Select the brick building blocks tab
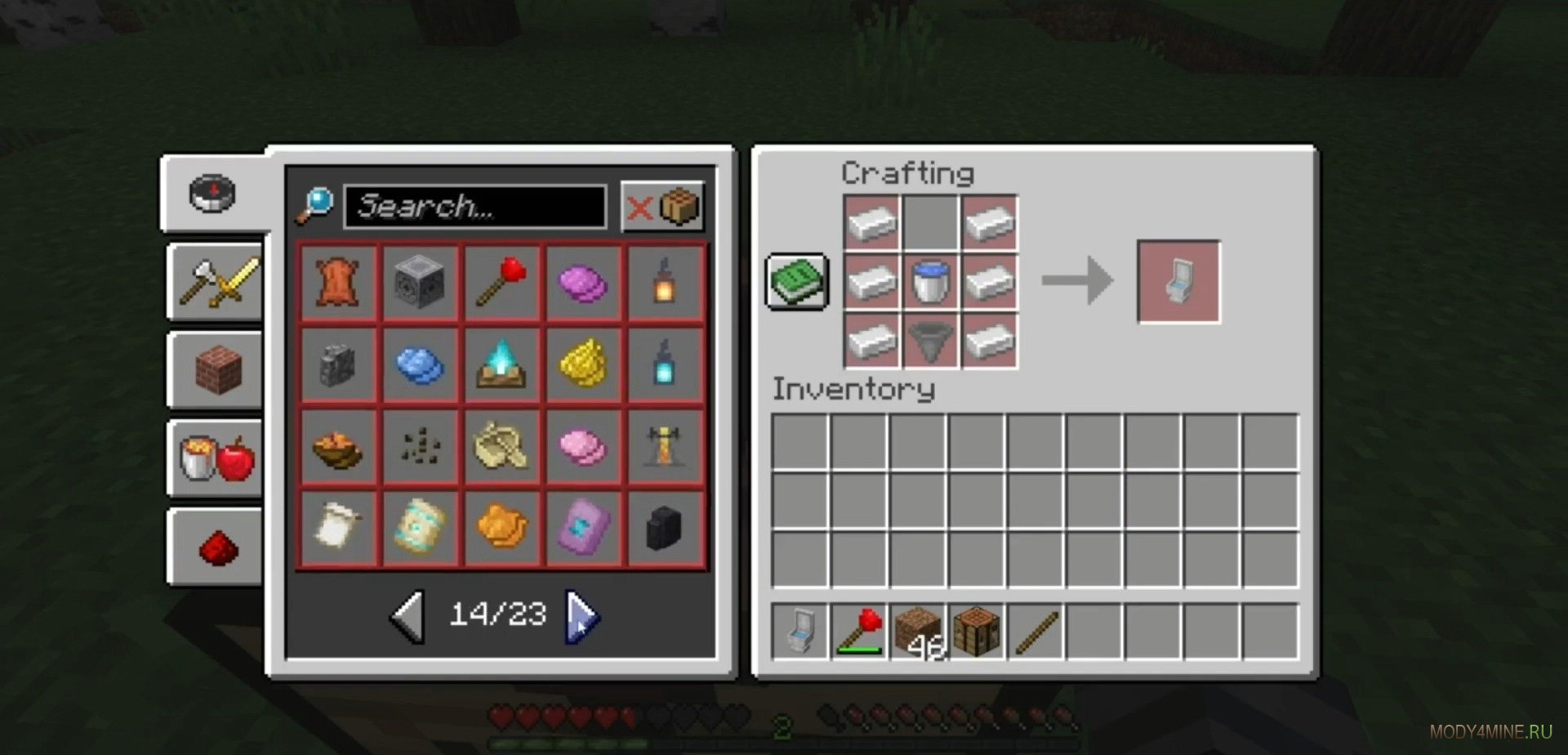1568x755 pixels. 217,369
